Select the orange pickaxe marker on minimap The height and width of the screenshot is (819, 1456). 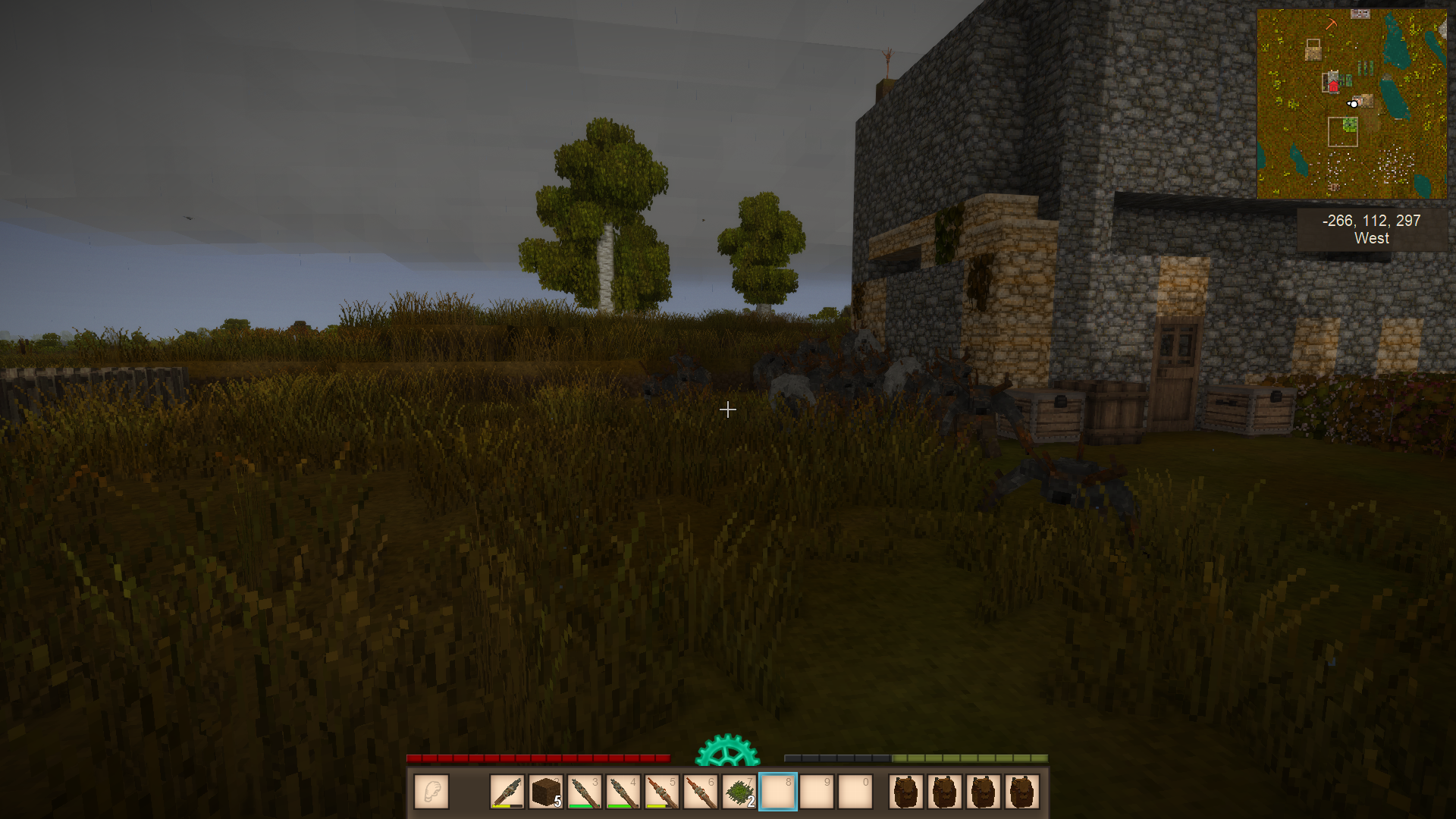[x=1331, y=24]
